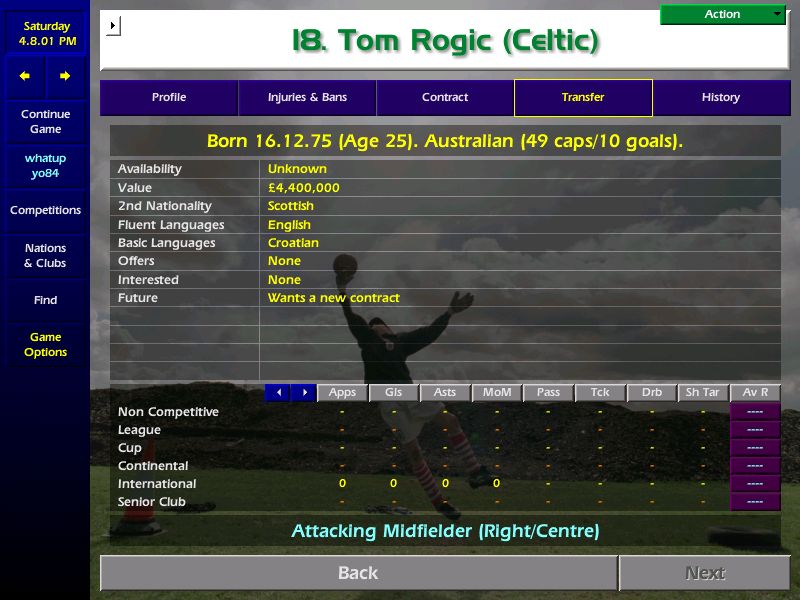Screen dimensions: 800x600
Task: Click the yellow left navigation arrow
Action: tap(25, 76)
